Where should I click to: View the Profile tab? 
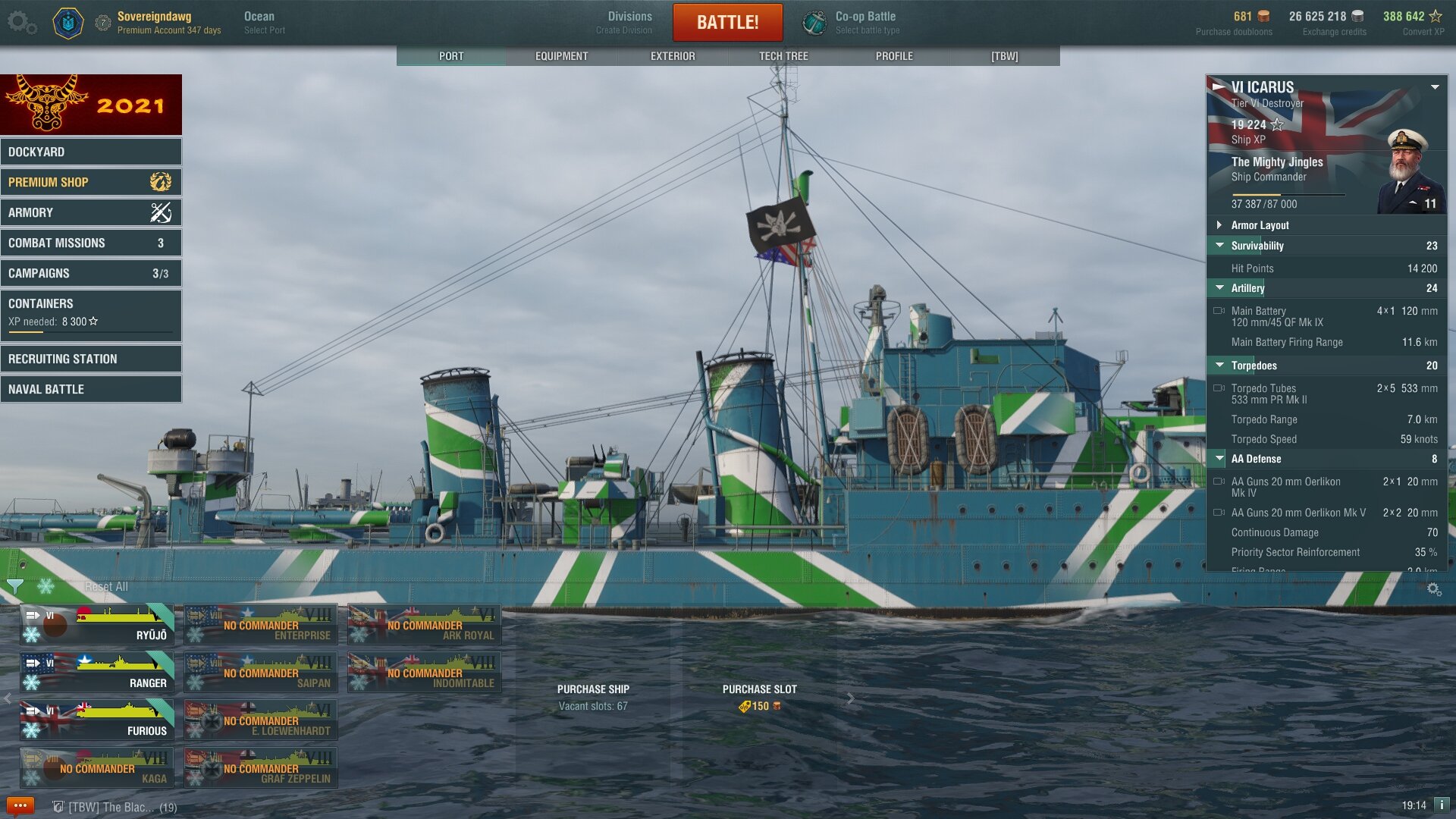(x=894, y=56)
